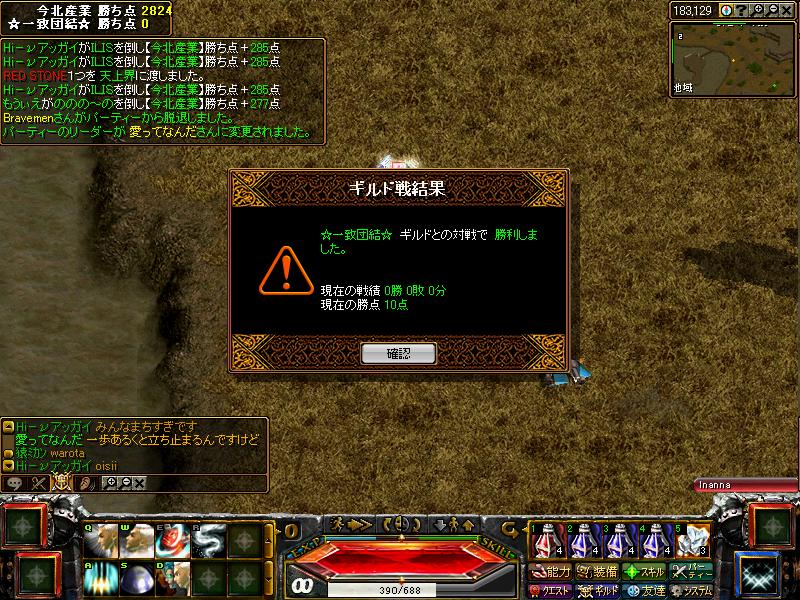This screenshot has height=600, width=800.
Task: Close the chat window
Action: click(x=139, y=483)
